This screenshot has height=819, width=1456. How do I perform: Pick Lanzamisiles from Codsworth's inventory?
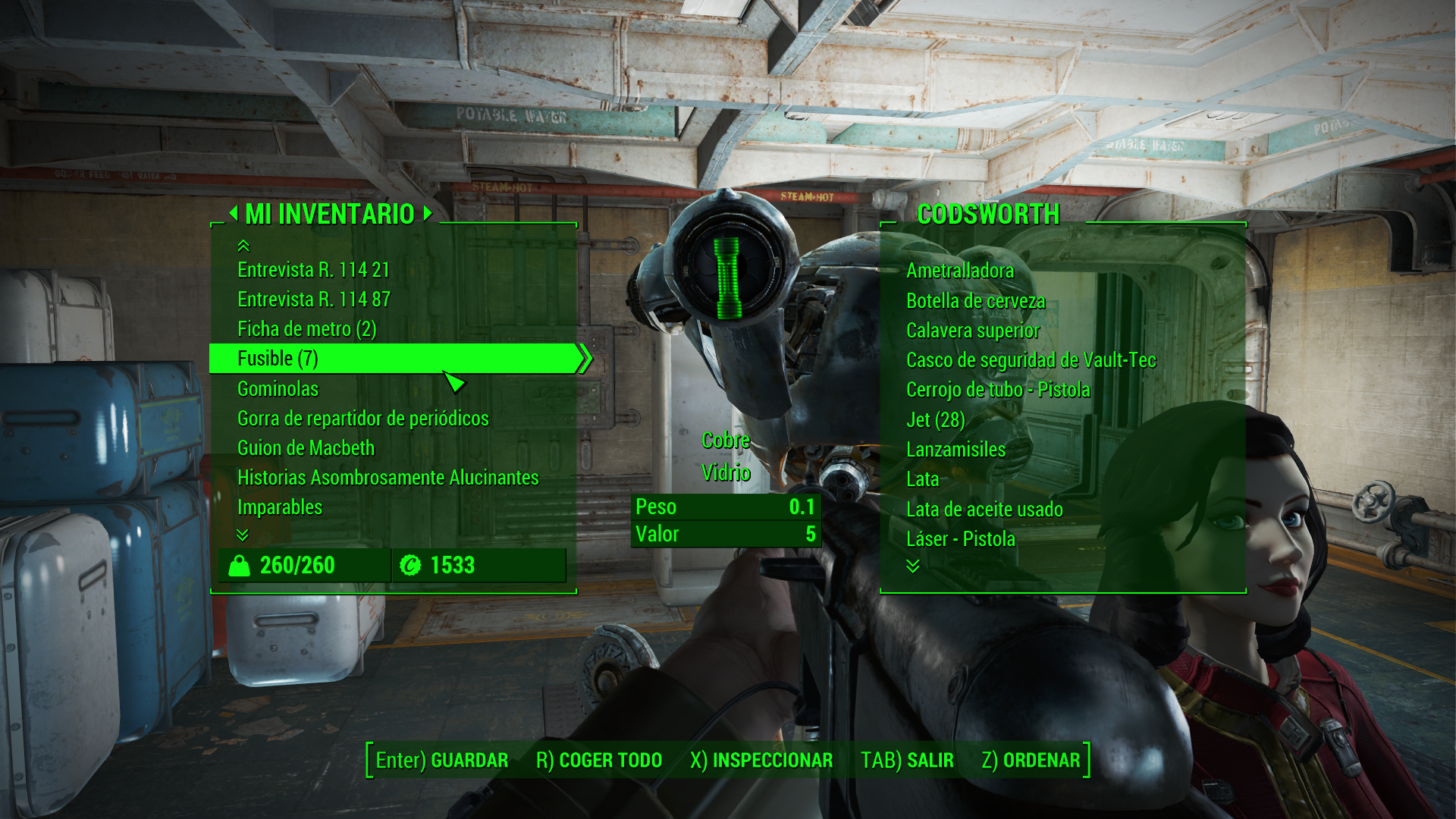coord(955,450)
